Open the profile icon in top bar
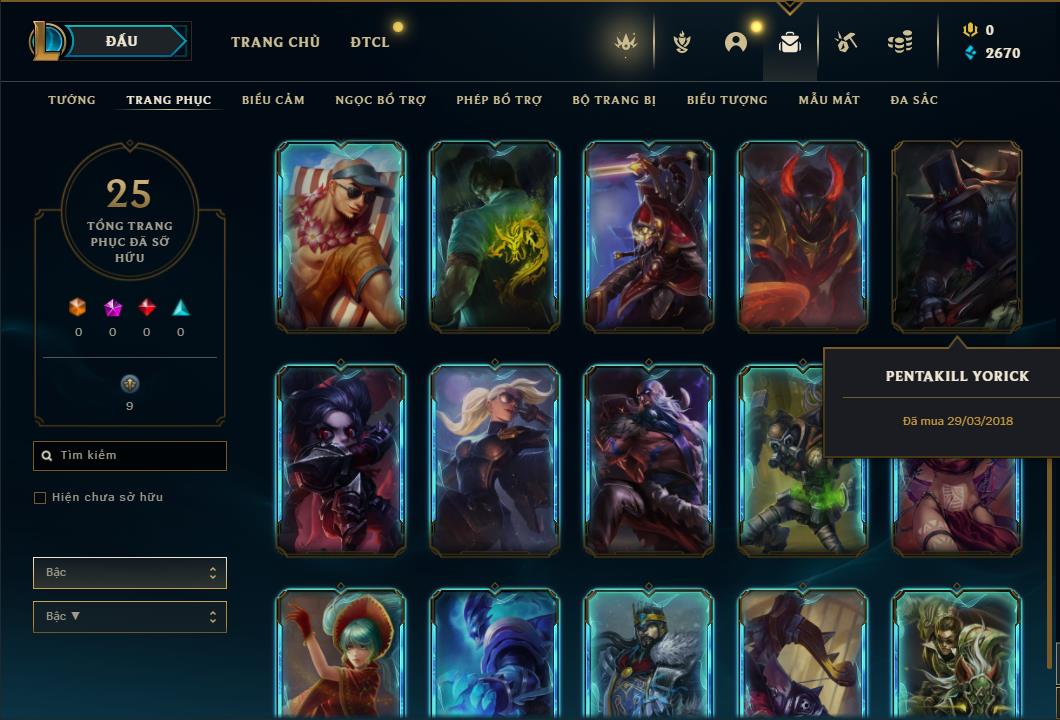 [x=736, y=42]
